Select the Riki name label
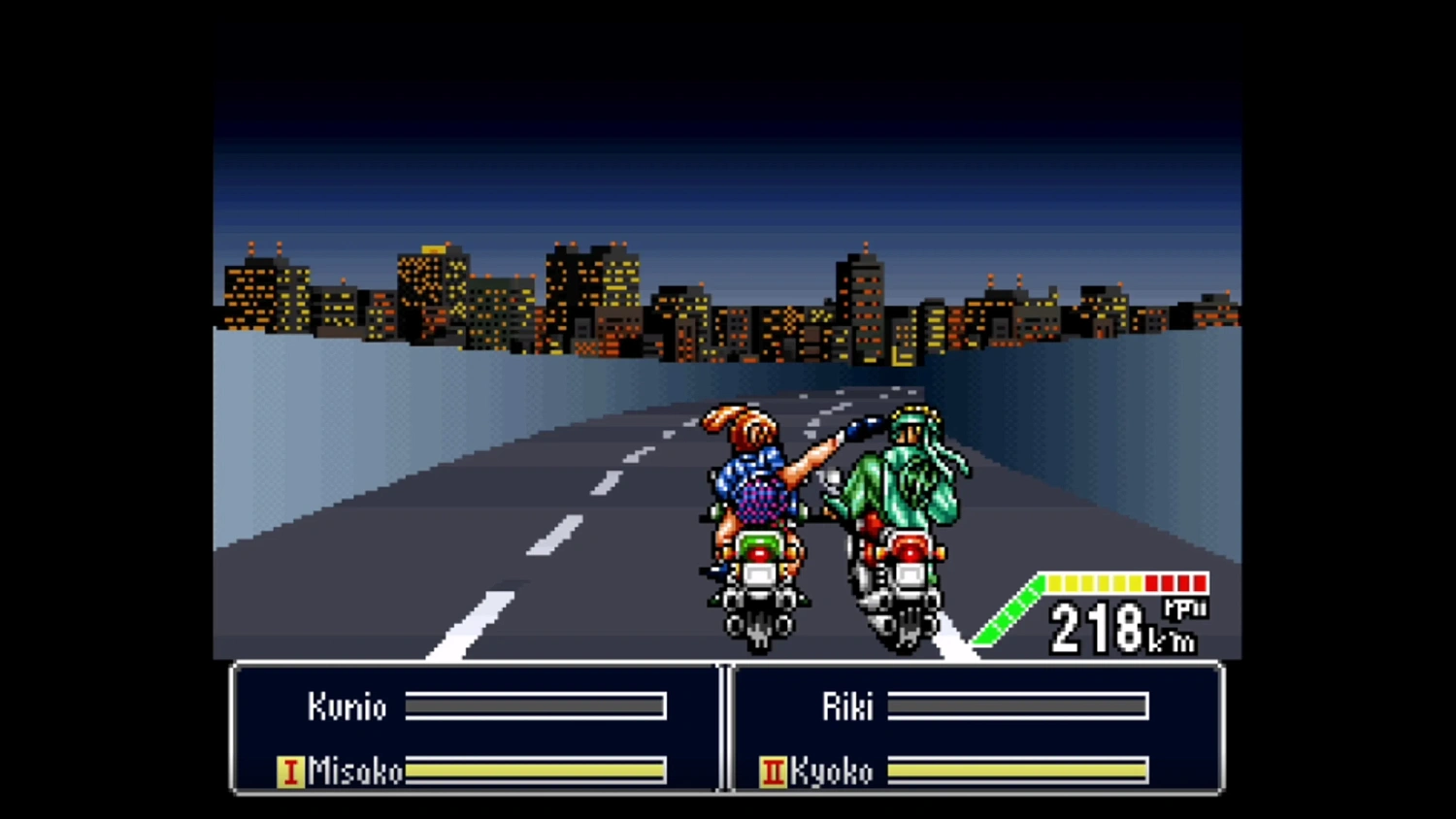This screenshot has width=1456, height=819. (x=847, y=707)
